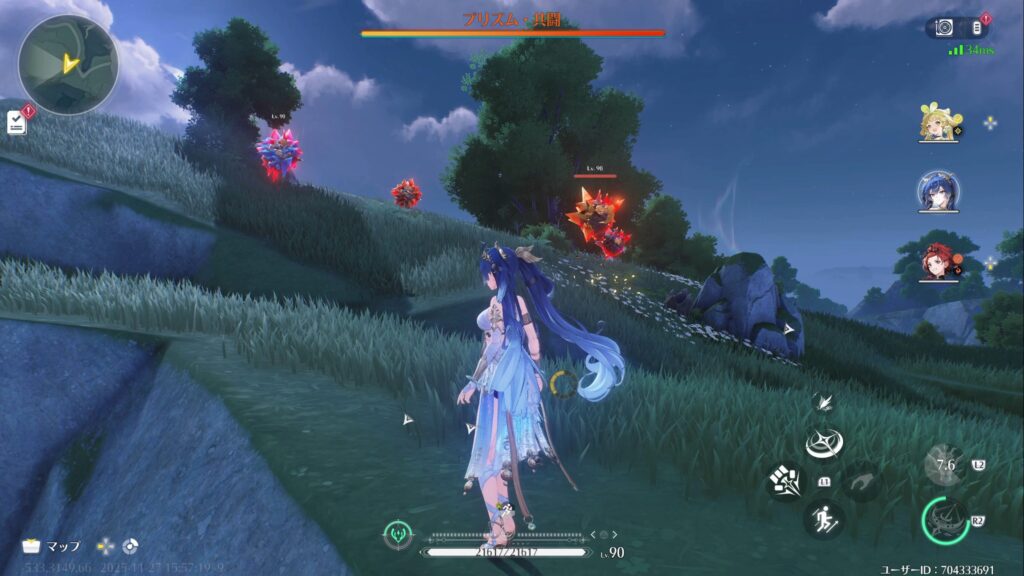Click the round target icon near マップ
The image size is (1024, 576).
[130, 546]
